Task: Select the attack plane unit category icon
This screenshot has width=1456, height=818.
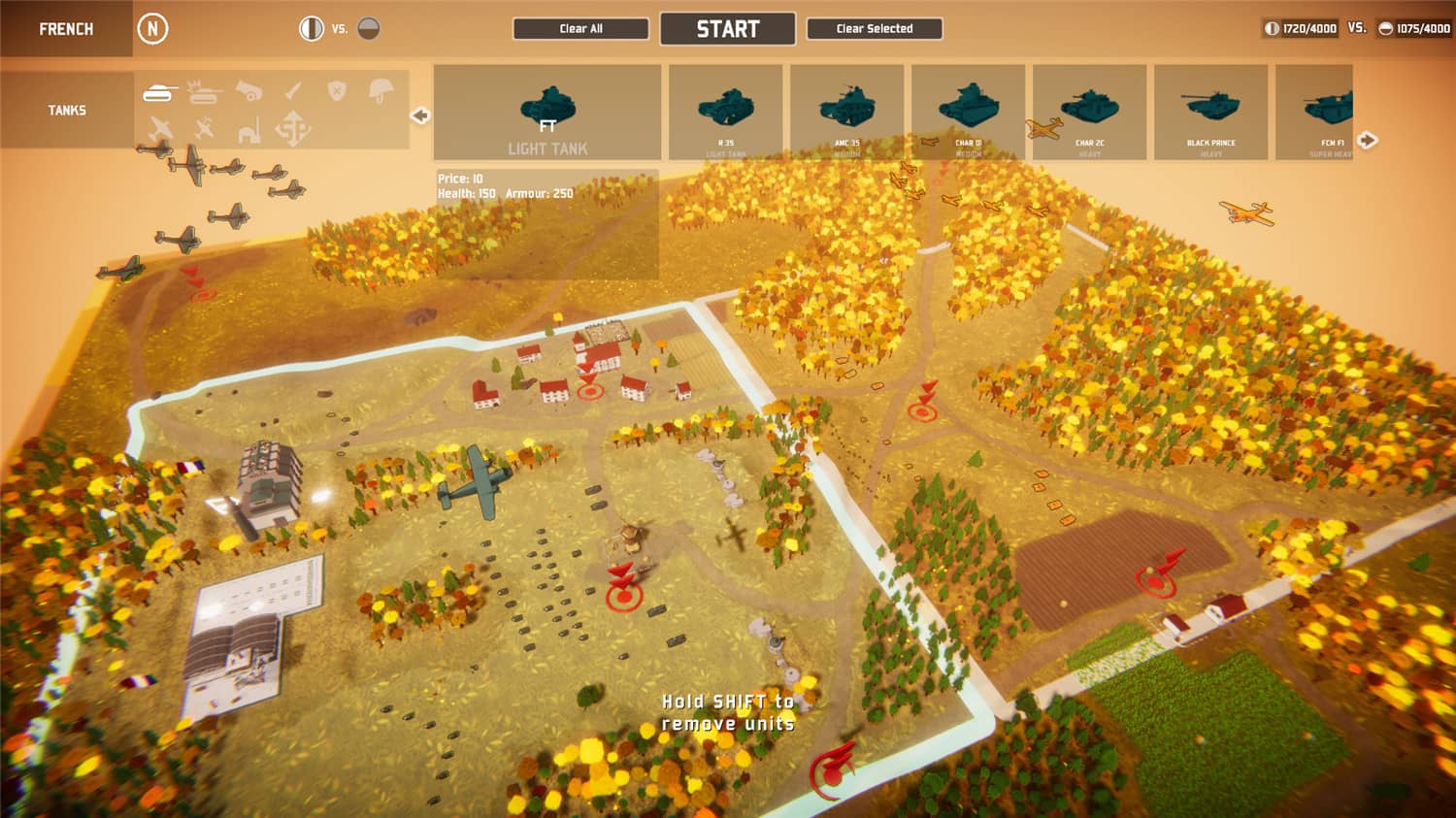Action: pos(205,129)
